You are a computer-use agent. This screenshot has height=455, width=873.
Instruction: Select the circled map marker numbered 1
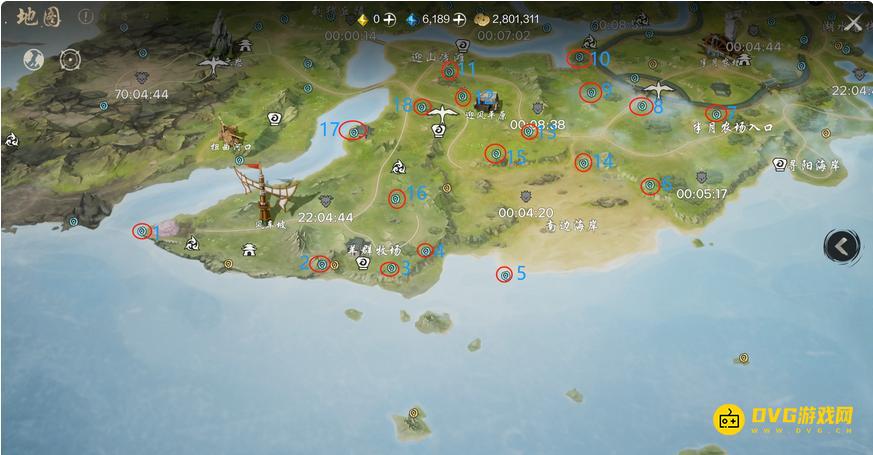tap(141, 231)
